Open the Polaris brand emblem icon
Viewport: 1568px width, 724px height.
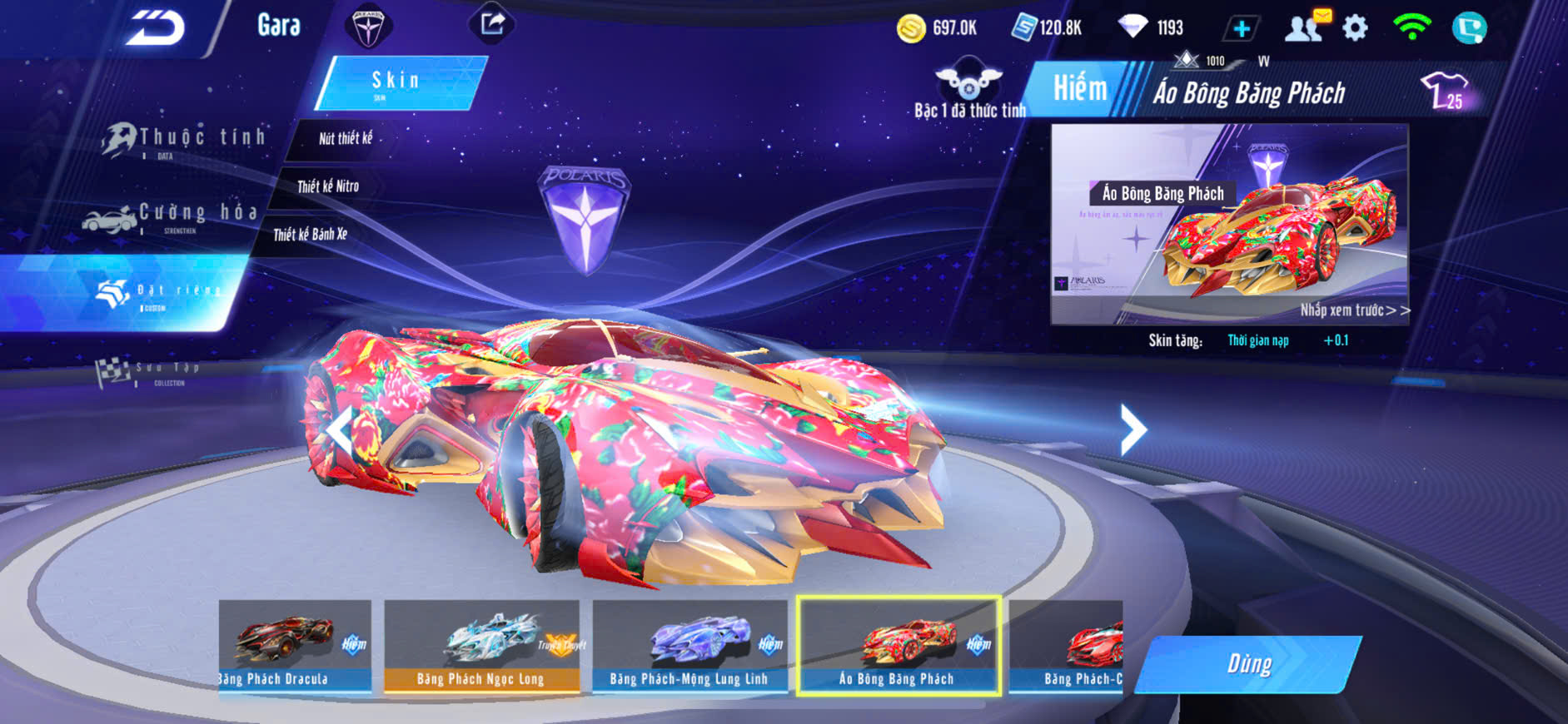[368, 26]
